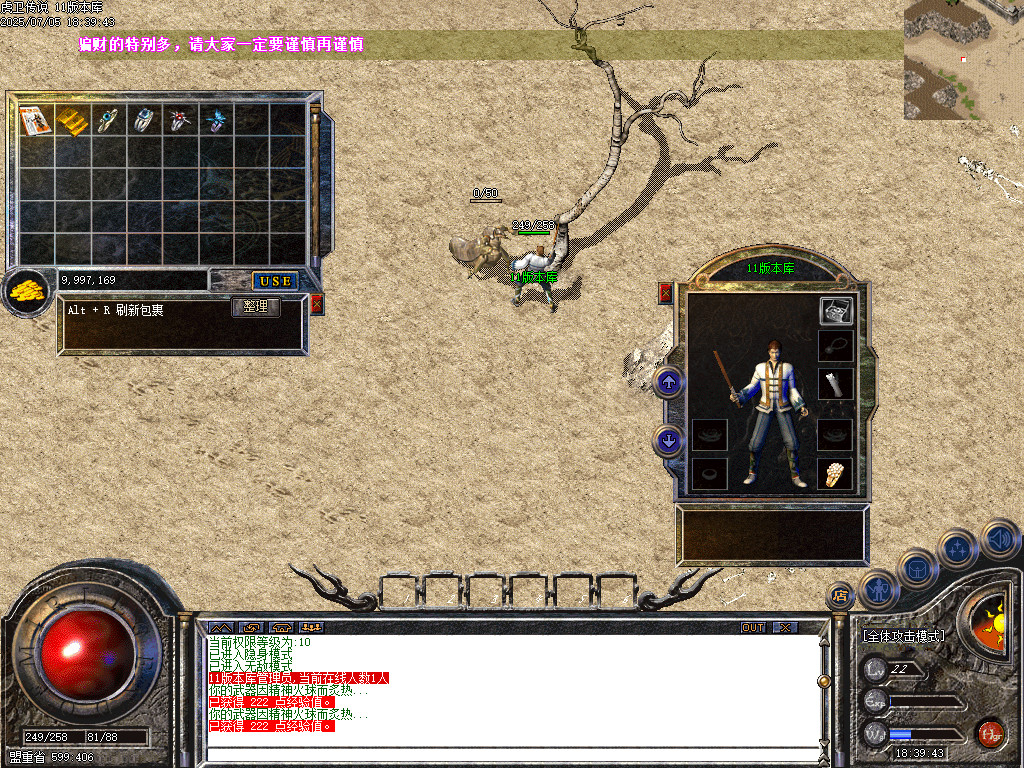Open the 店 shop button
The image size is (1024, 768).
840,596
